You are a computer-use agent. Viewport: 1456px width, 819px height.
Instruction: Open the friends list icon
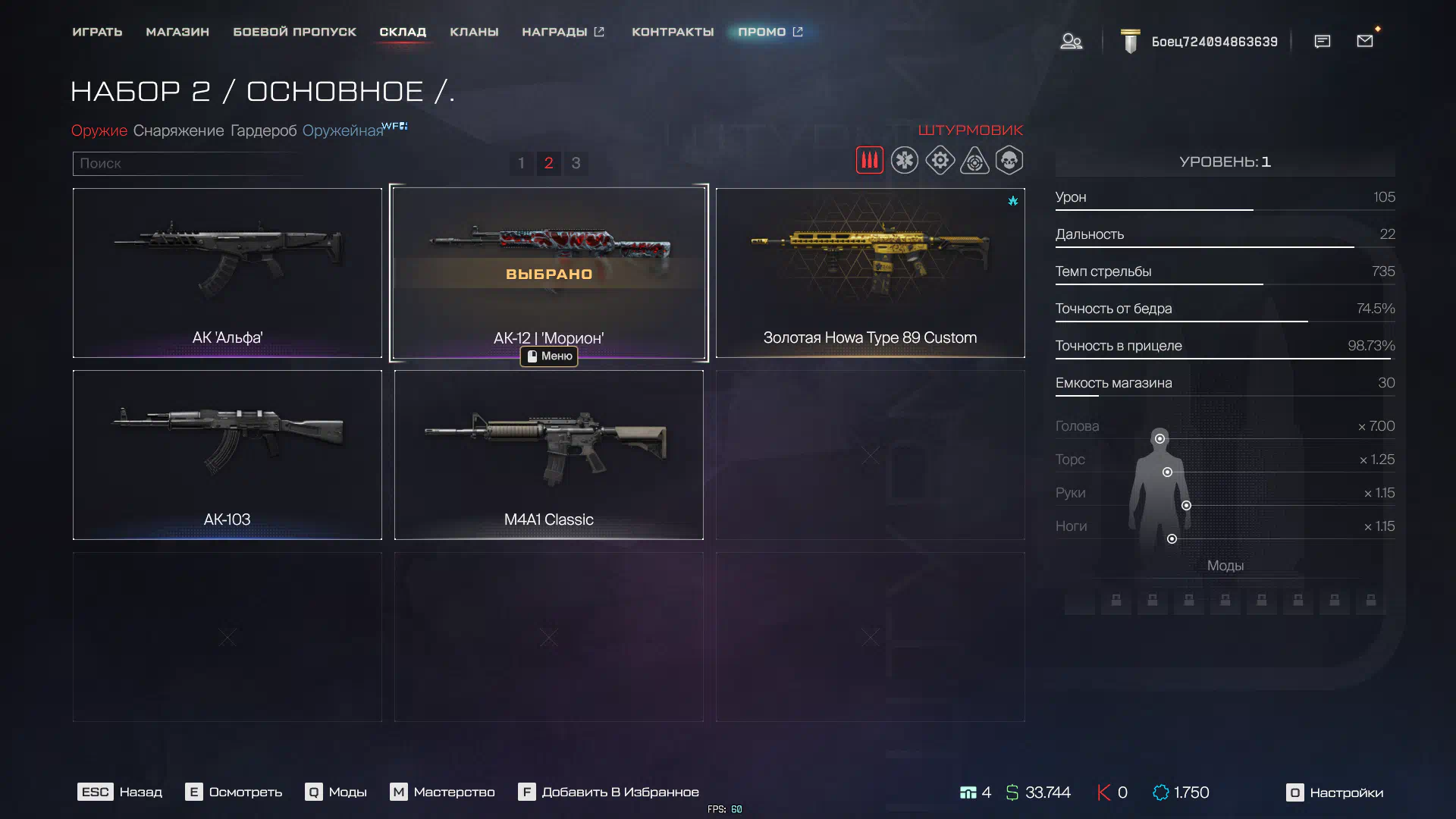1071,41
